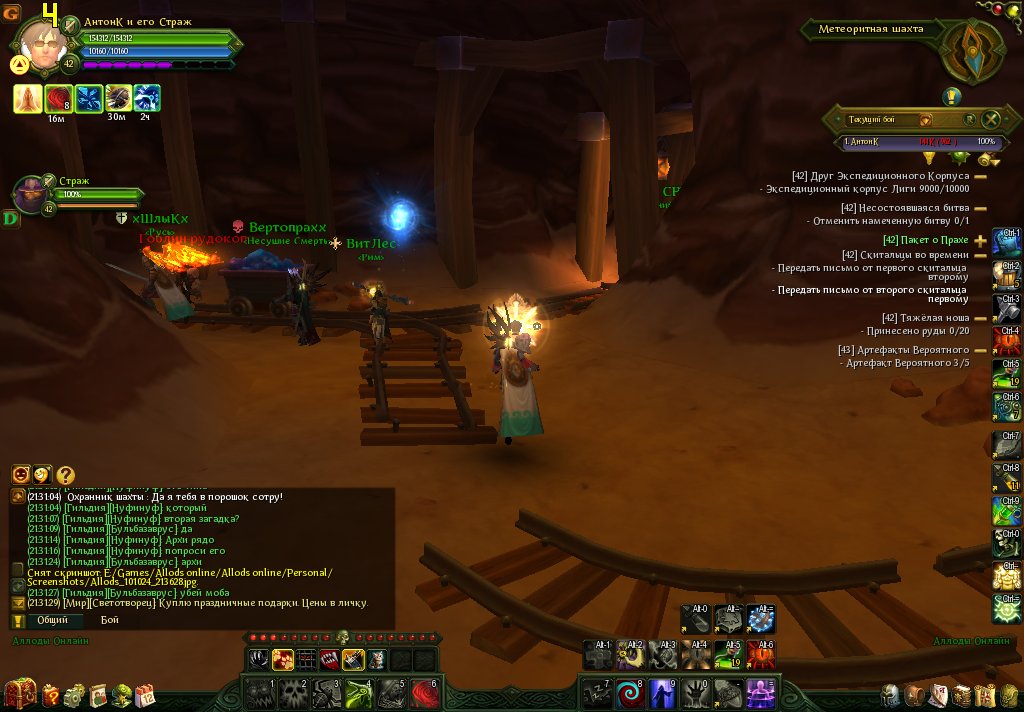Collapse the Друг Экспедиционного Корпуса quest
Image resolution: width=1024 pixels, height=712 pixels.
click(980, 176)
